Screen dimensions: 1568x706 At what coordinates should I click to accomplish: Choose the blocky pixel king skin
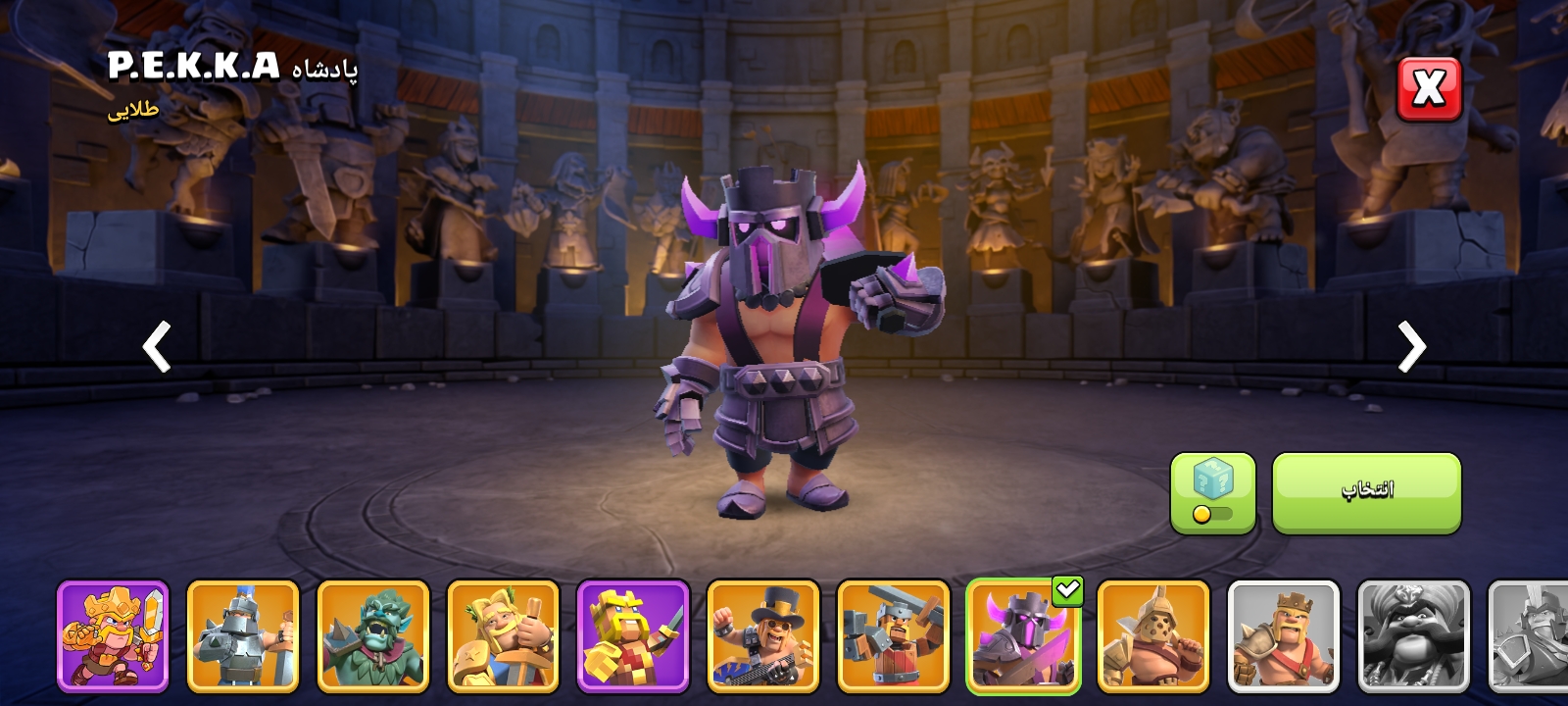(x=633, y=636)
